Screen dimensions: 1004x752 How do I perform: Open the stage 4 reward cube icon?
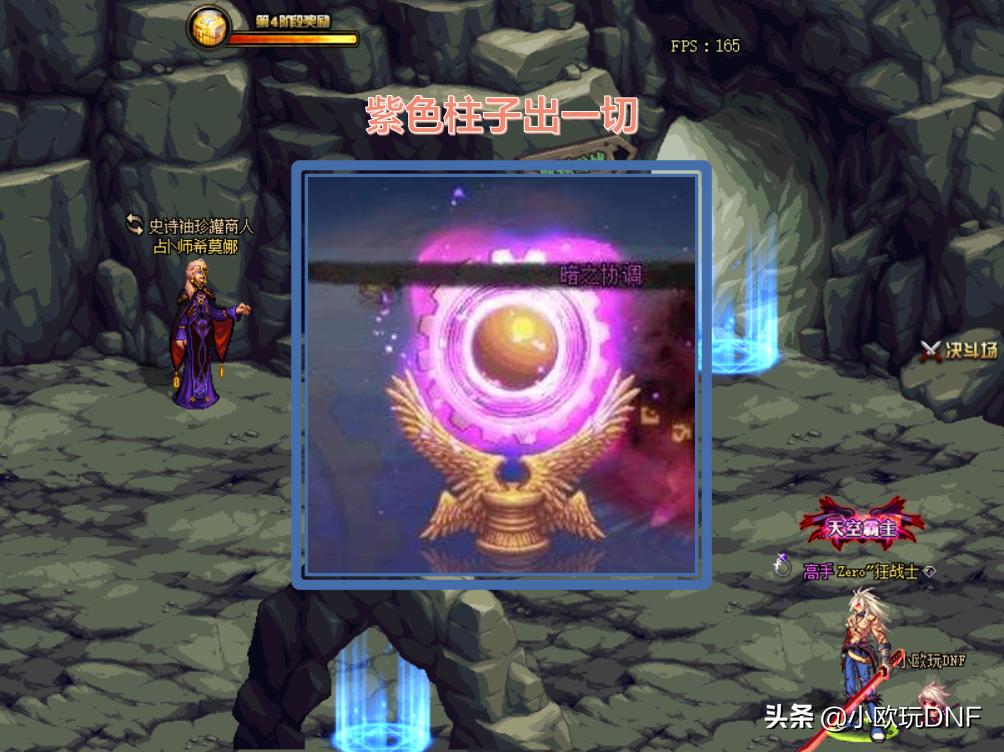(x=209, y=29)
